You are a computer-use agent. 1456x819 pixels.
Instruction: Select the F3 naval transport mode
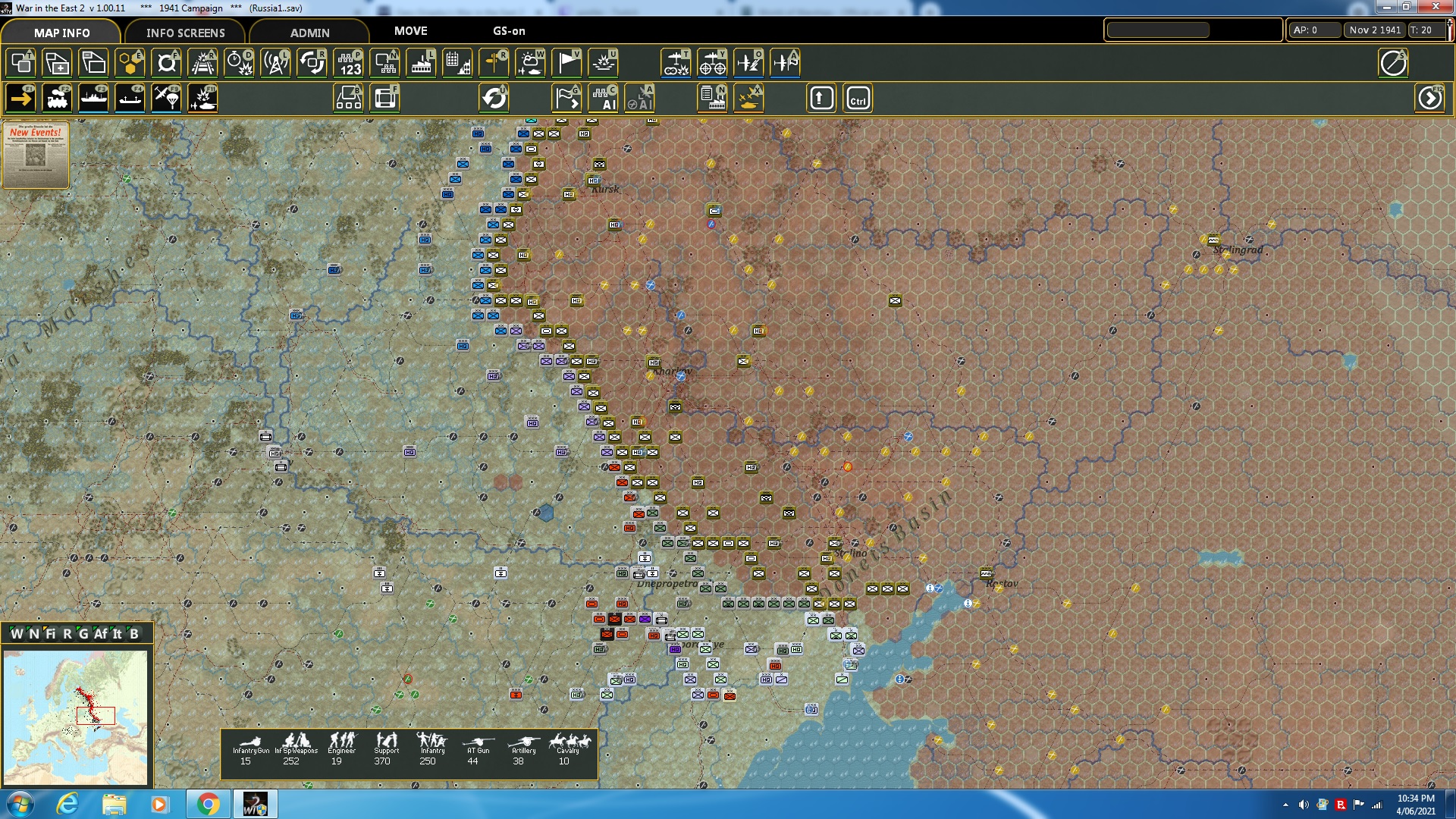(93, 98)
